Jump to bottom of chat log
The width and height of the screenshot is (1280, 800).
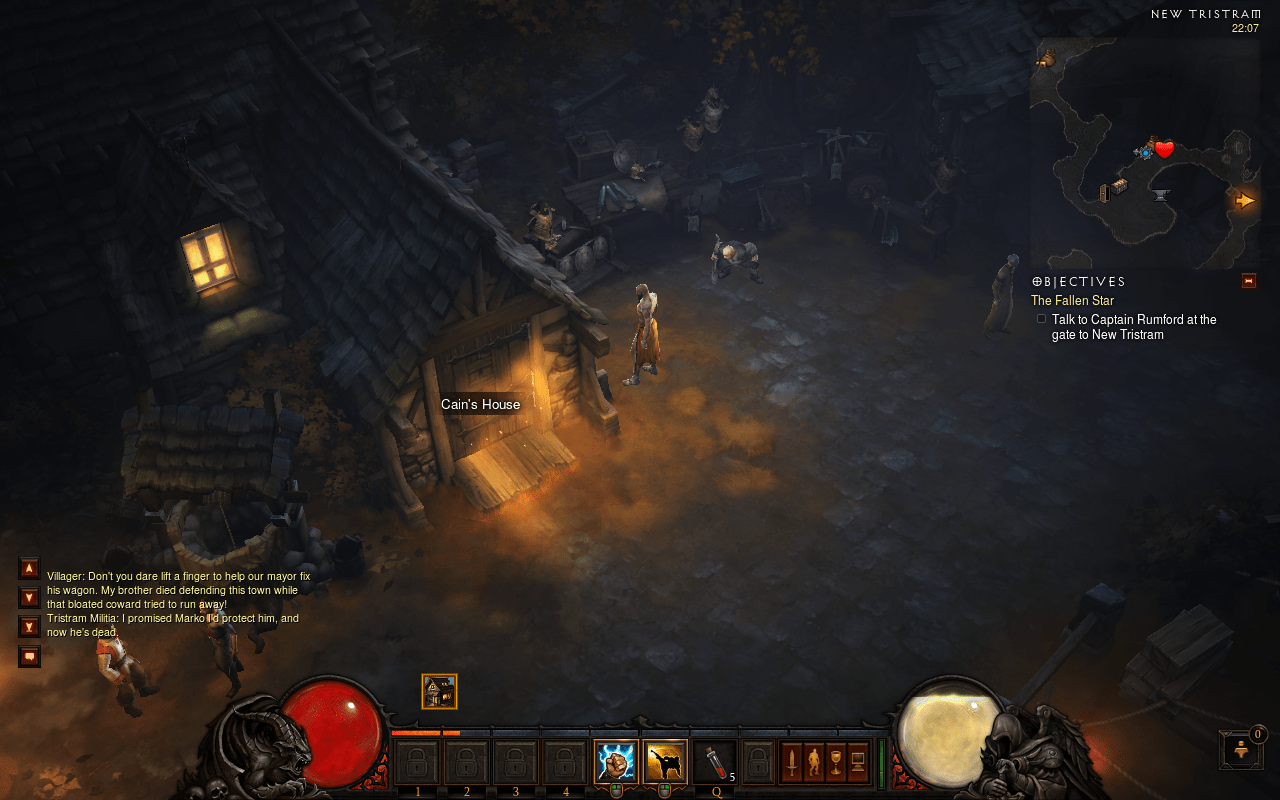29,627
